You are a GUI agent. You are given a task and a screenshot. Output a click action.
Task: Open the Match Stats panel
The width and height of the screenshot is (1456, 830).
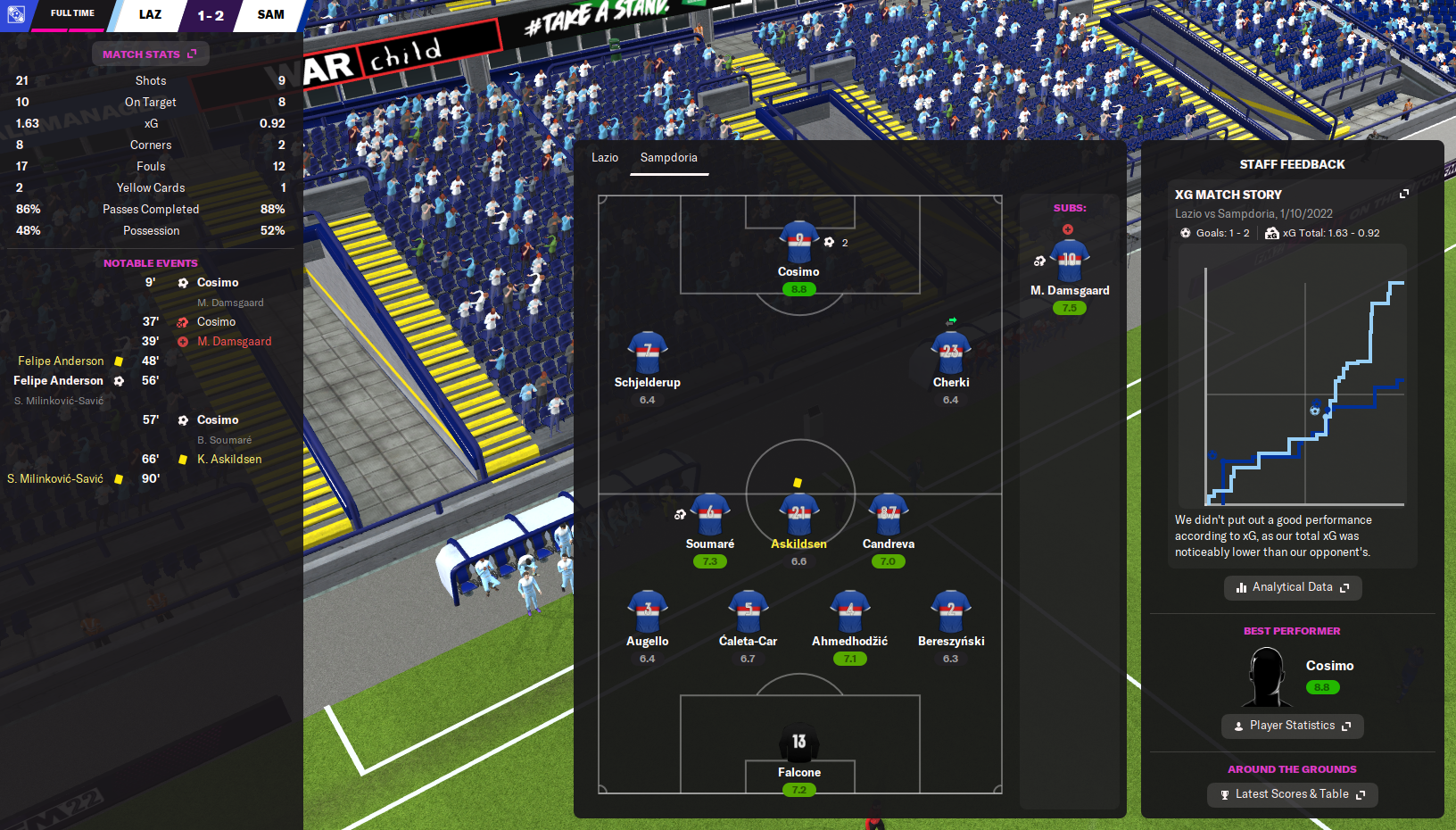[150, 54]
